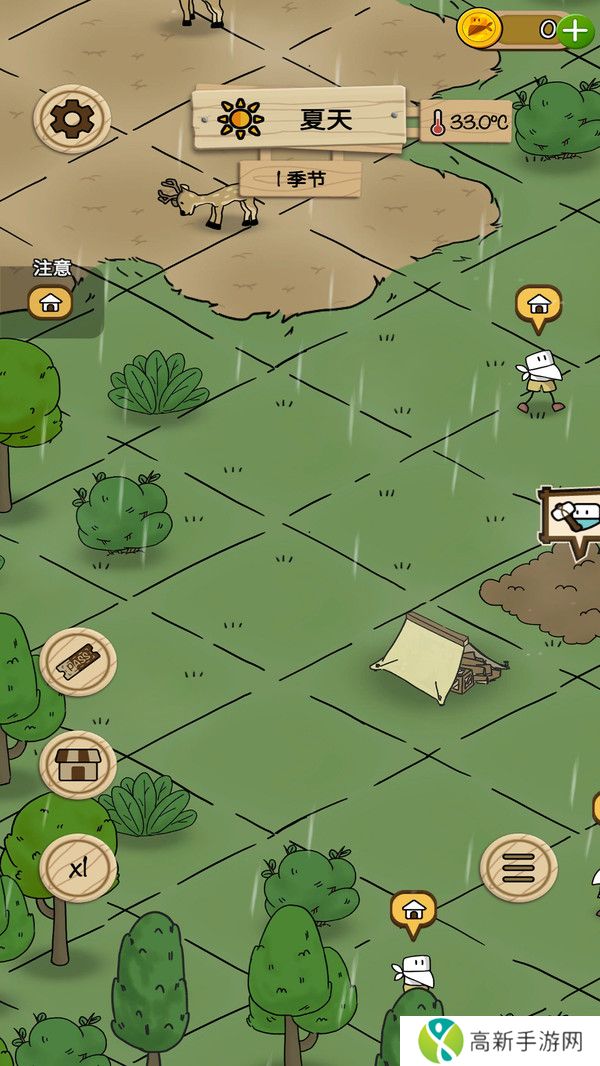The image size is (600, 1066).
Task: Select the 夏天 season sign
Action: coord(300,120)
